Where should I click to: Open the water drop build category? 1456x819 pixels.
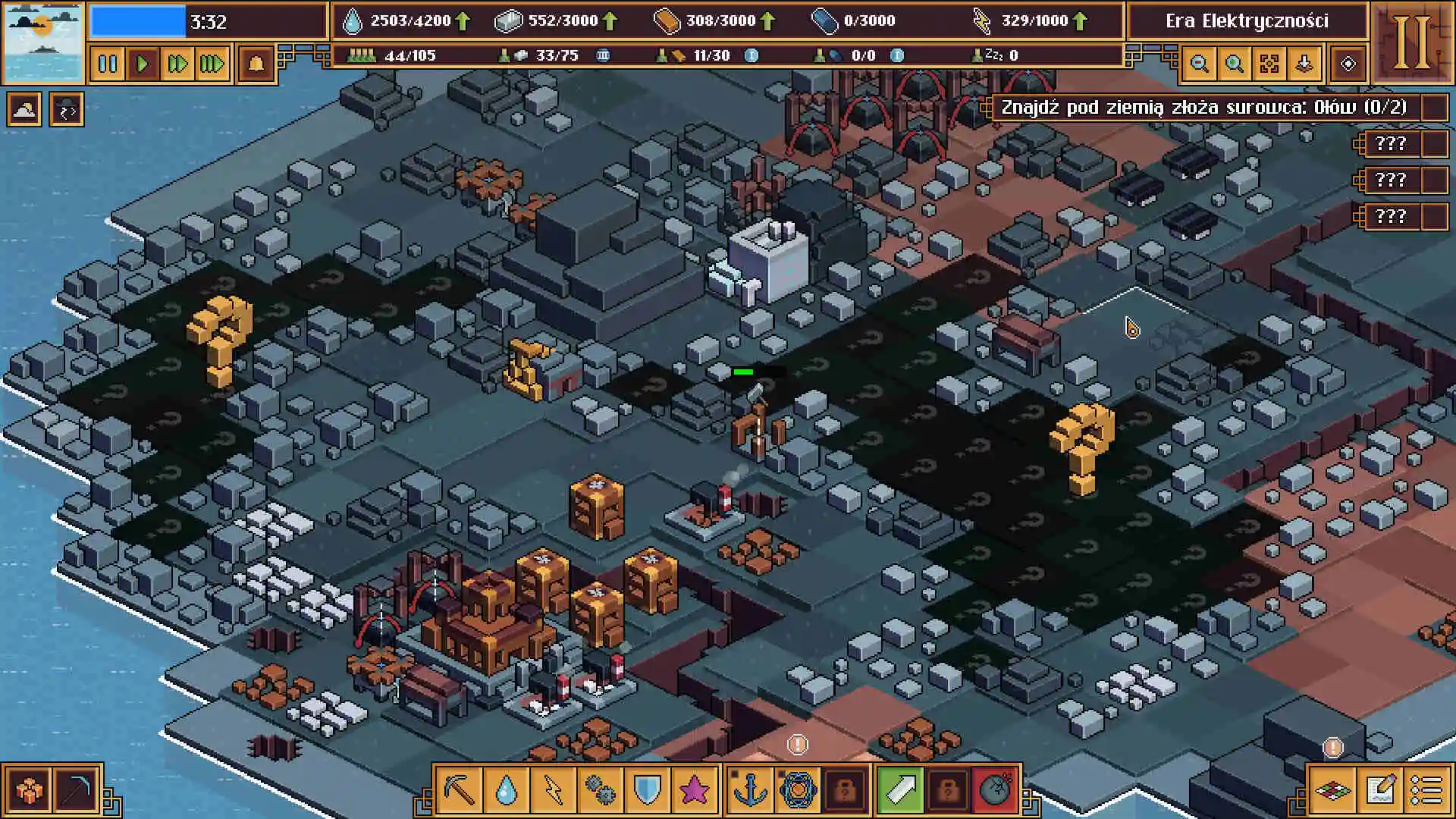pos(507,790)
